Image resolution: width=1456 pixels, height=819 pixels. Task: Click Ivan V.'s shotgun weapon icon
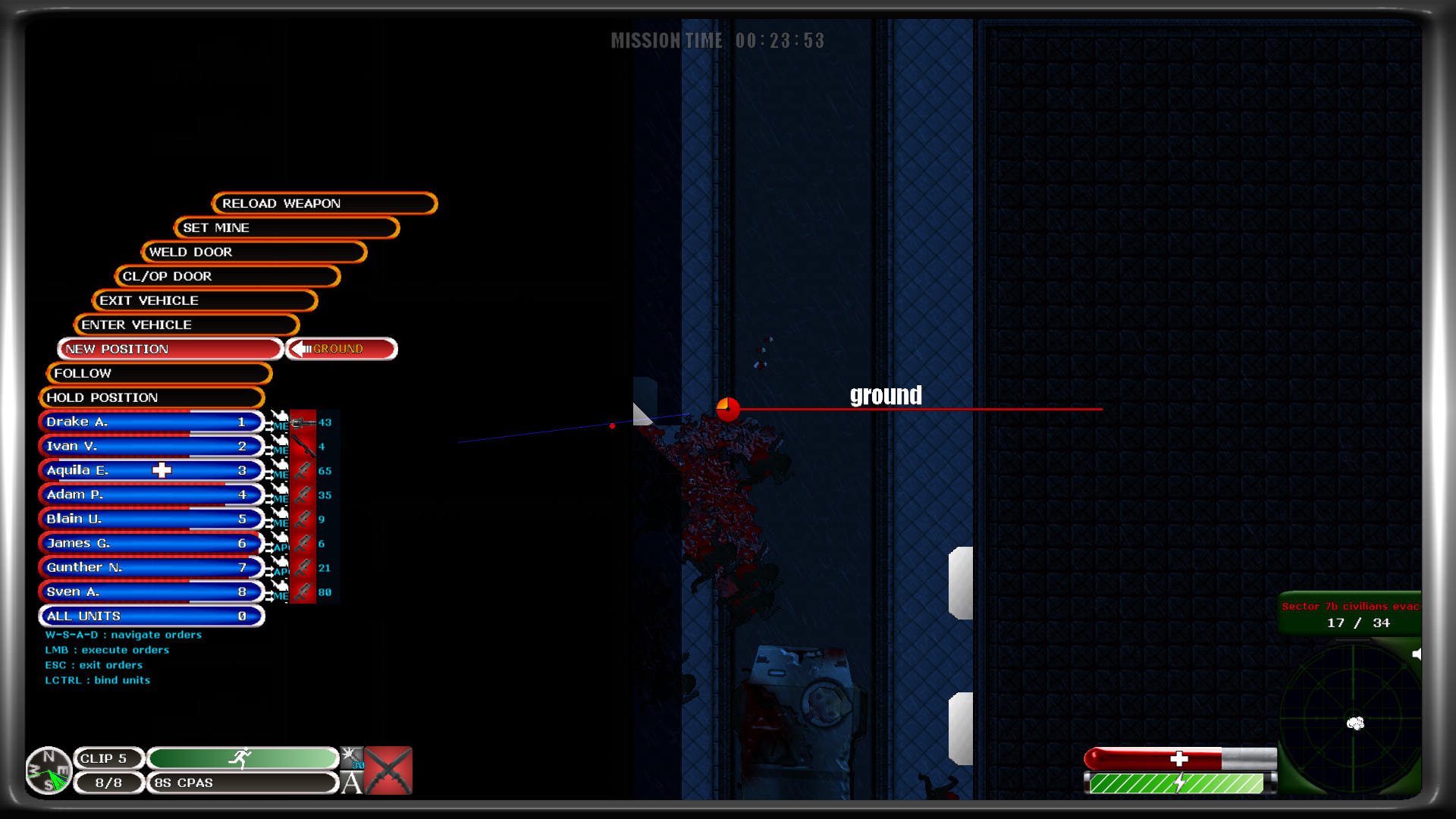(x=302, y=446)
